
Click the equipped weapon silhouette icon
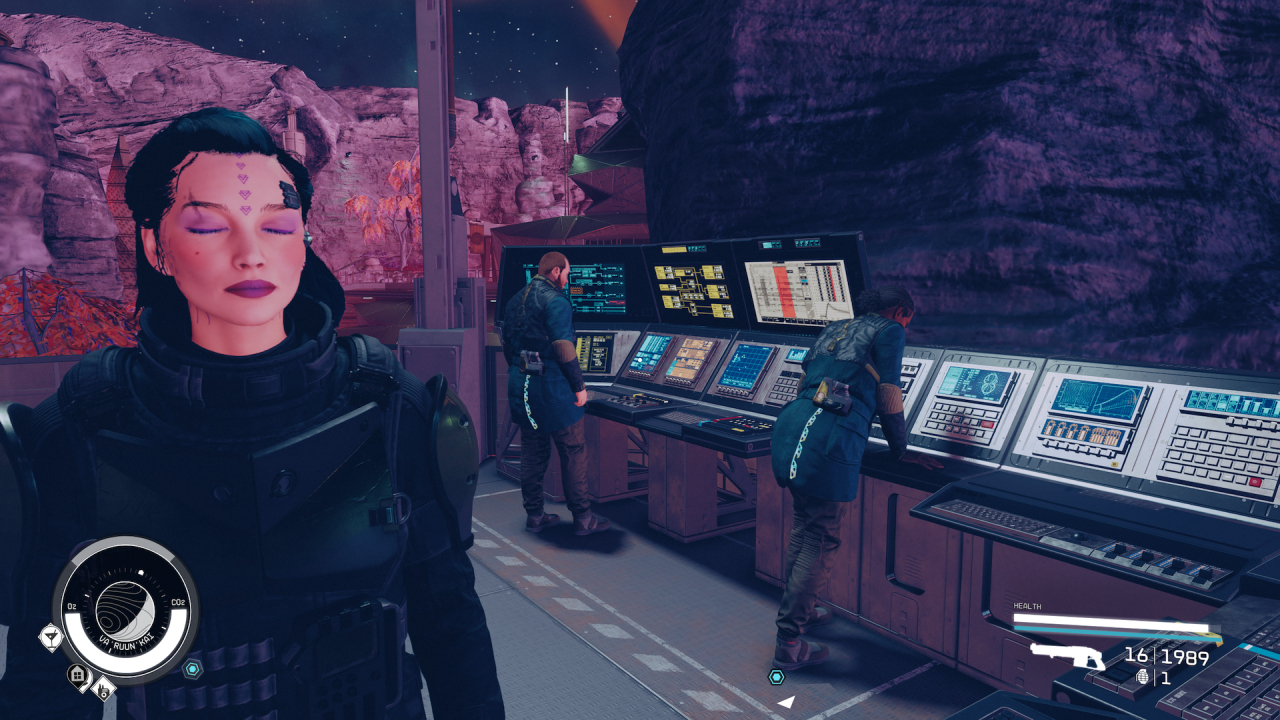(x=1066, y=656)
